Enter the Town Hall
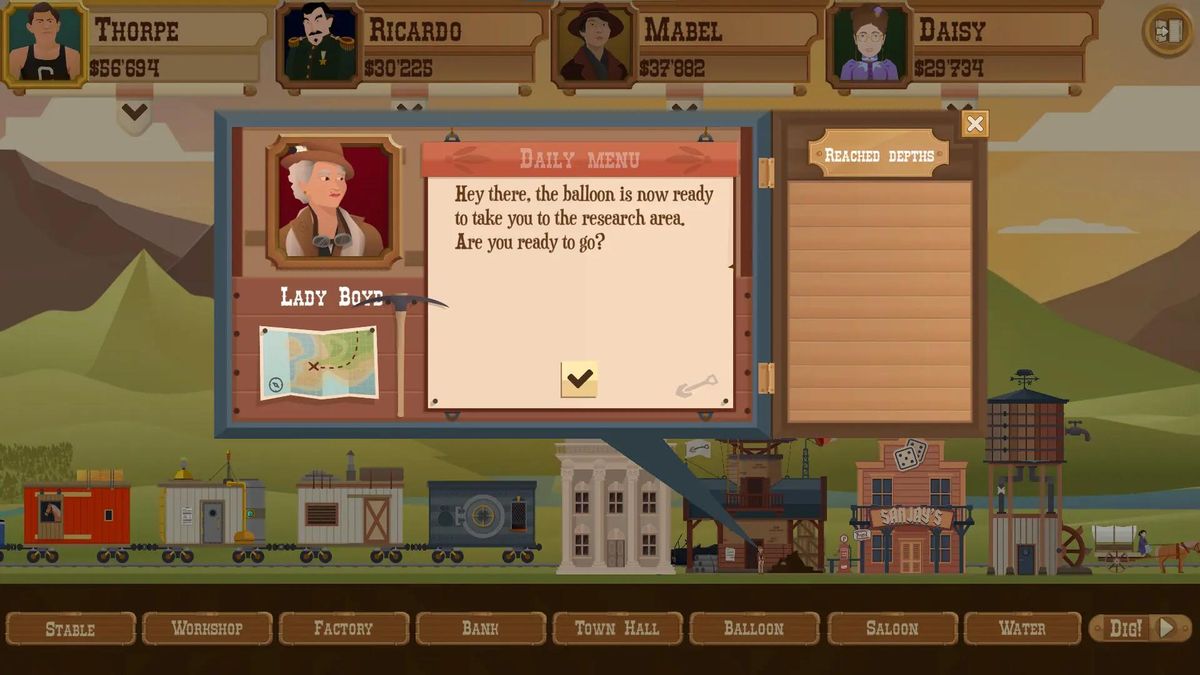Image resolution: width=1200 pixels, height=675 pixels. (617, 629)
